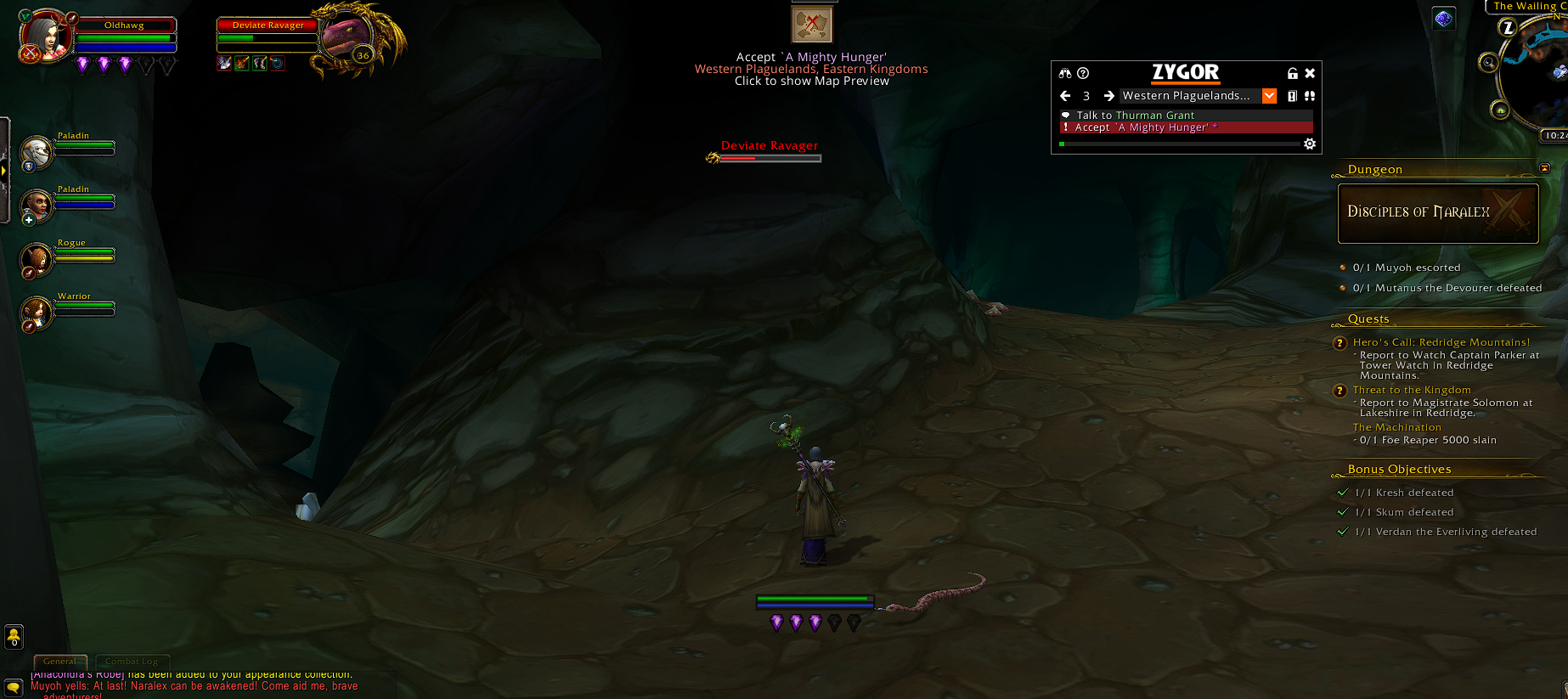Image resolution: width=1568 pixels, height=699 pixels.
Task: Close the Zygor guide window
Action: coord(1310,74)
